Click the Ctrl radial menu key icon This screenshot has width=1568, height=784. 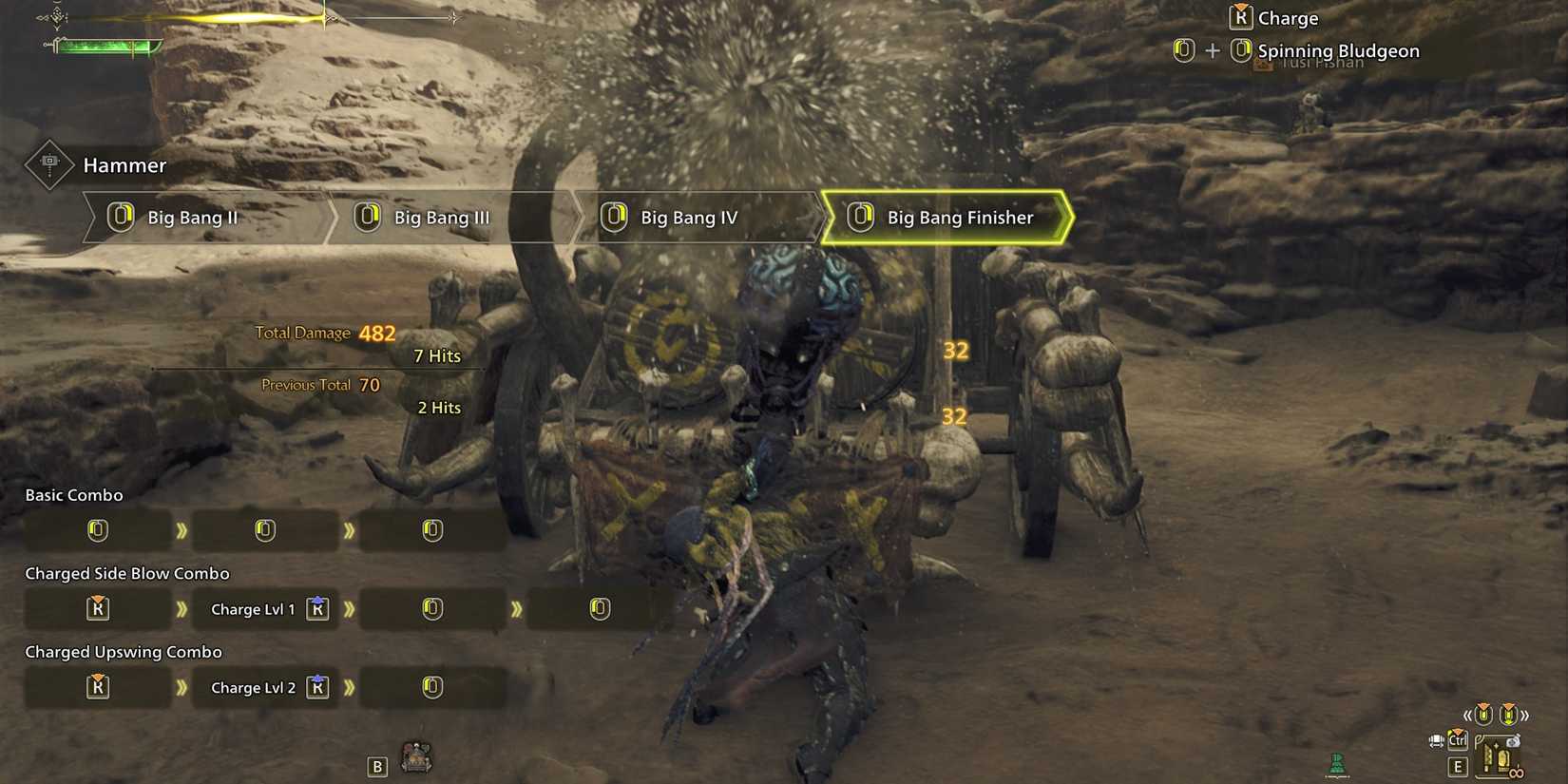click(x=1457, y=740)
